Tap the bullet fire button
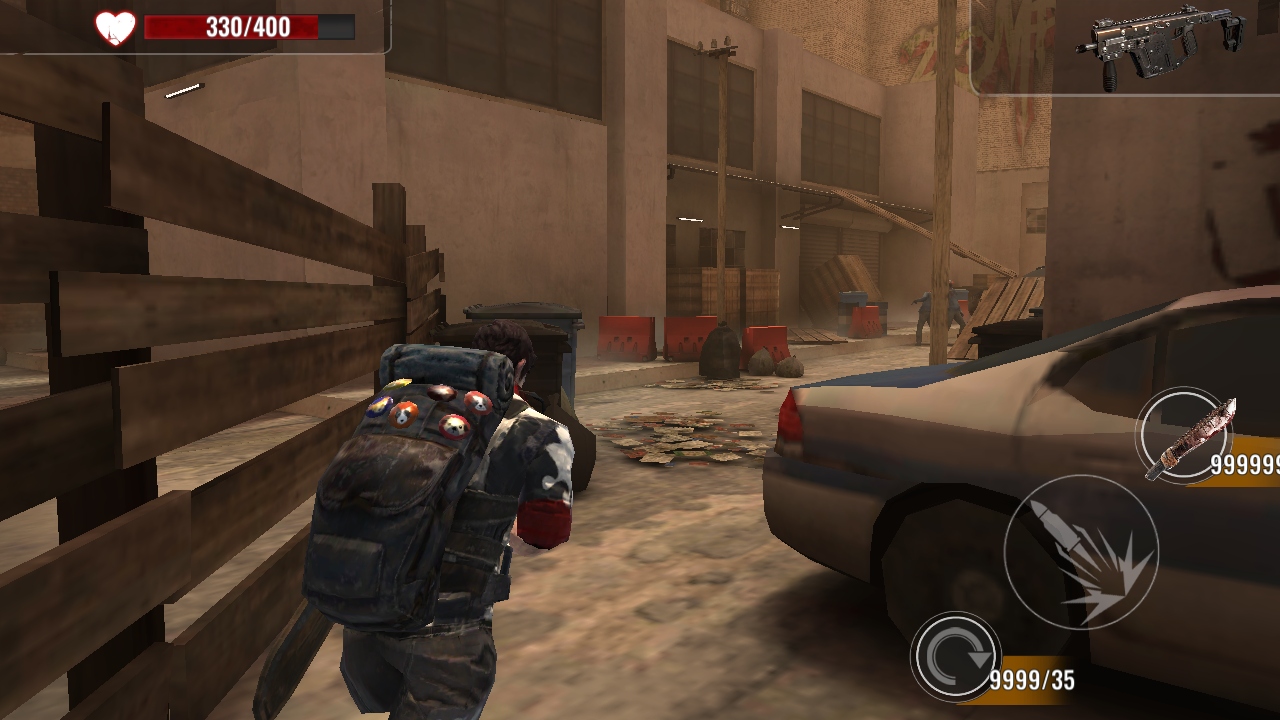Screen dimensions: 1280x720 click(x=1080, y=552)
